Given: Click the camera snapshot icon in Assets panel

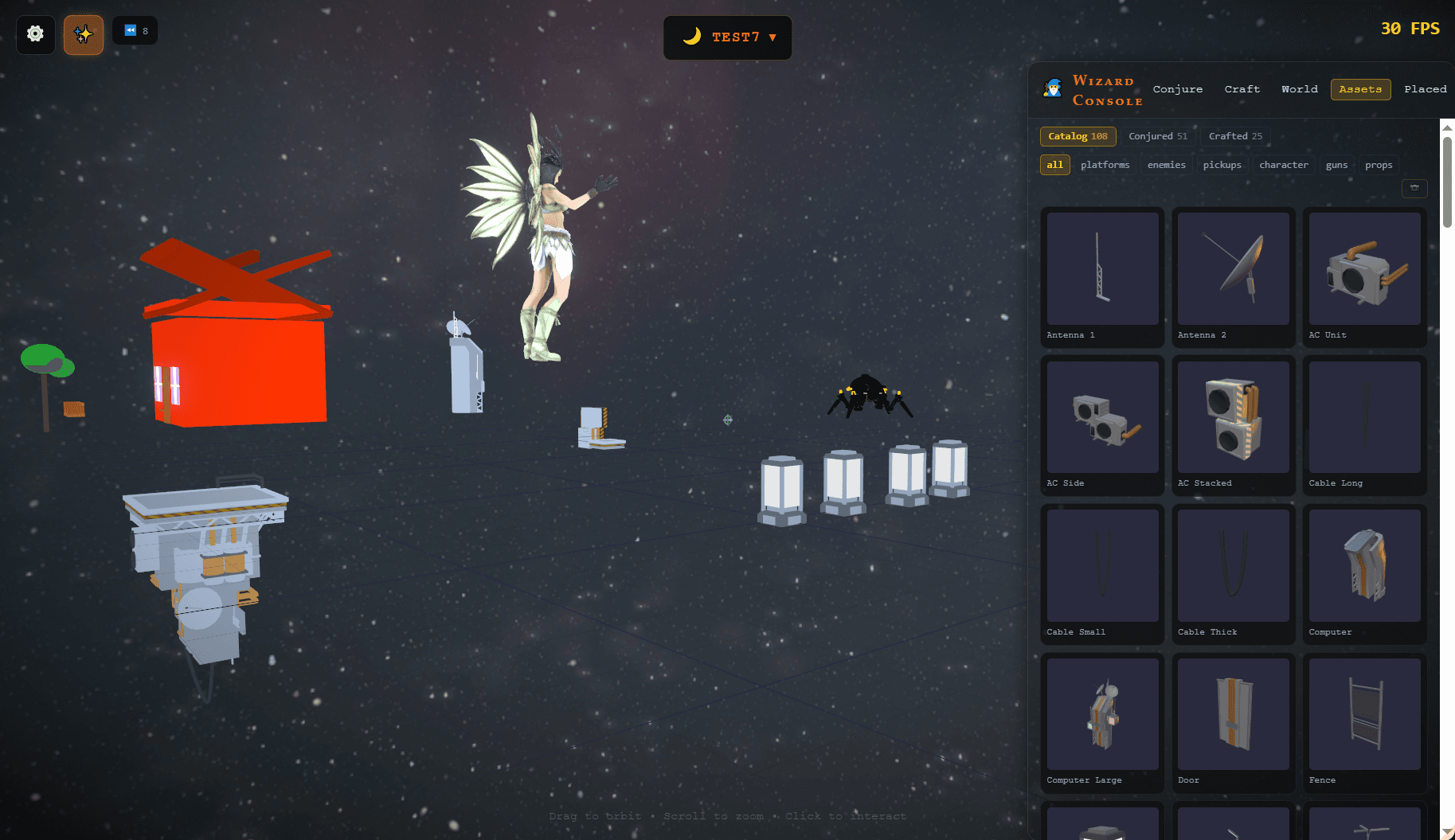Looking at the screenshot, I should (1414, 188).
